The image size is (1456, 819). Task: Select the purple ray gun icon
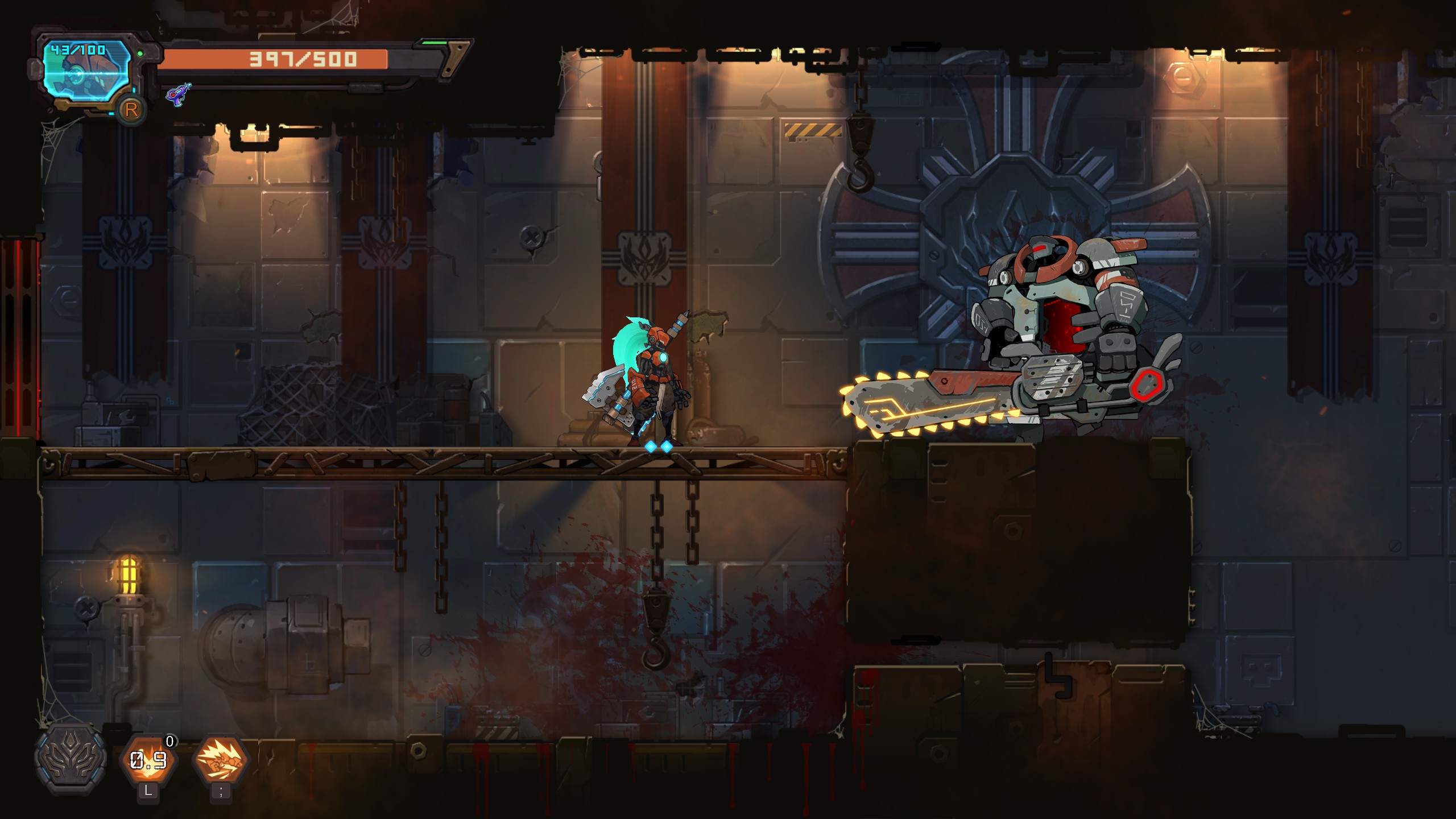178,94
